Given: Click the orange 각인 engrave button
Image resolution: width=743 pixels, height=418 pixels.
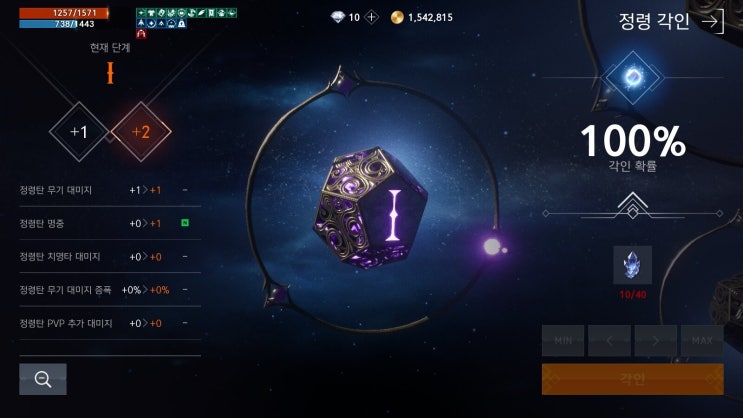Looking at the screenshot, I should coord(632,379).
